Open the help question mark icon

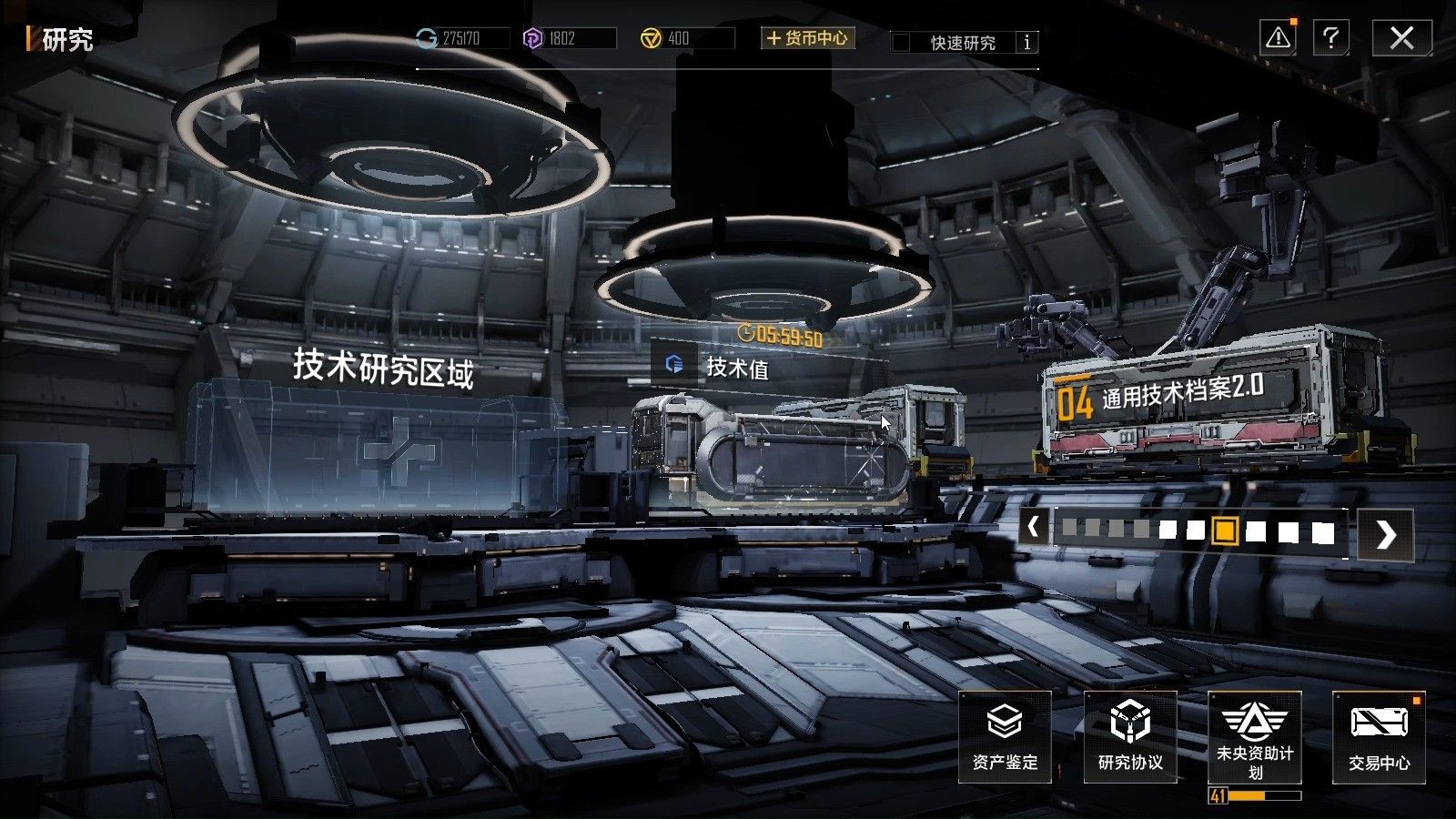pos(1331,37)
